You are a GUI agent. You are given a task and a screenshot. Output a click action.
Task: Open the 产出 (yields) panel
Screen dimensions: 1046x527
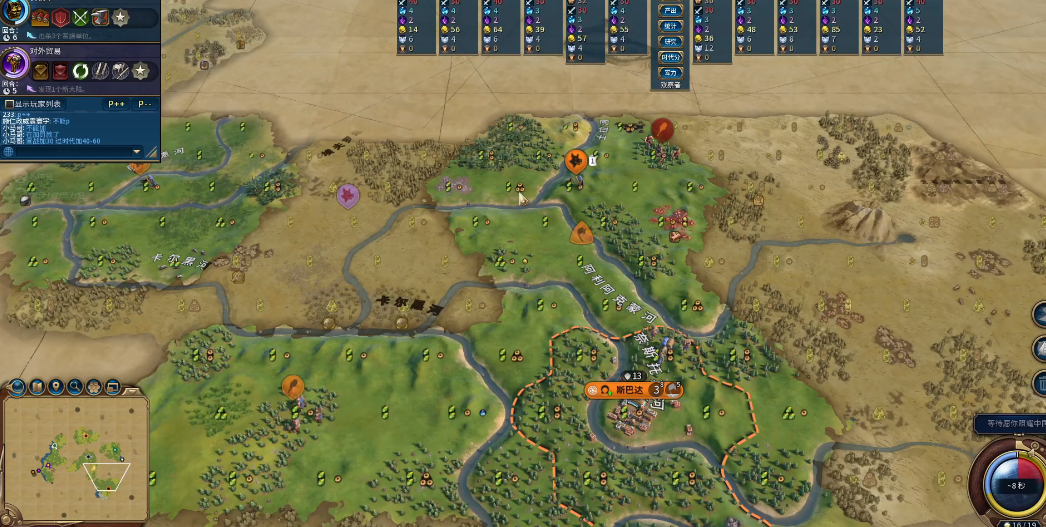(670, 11)
